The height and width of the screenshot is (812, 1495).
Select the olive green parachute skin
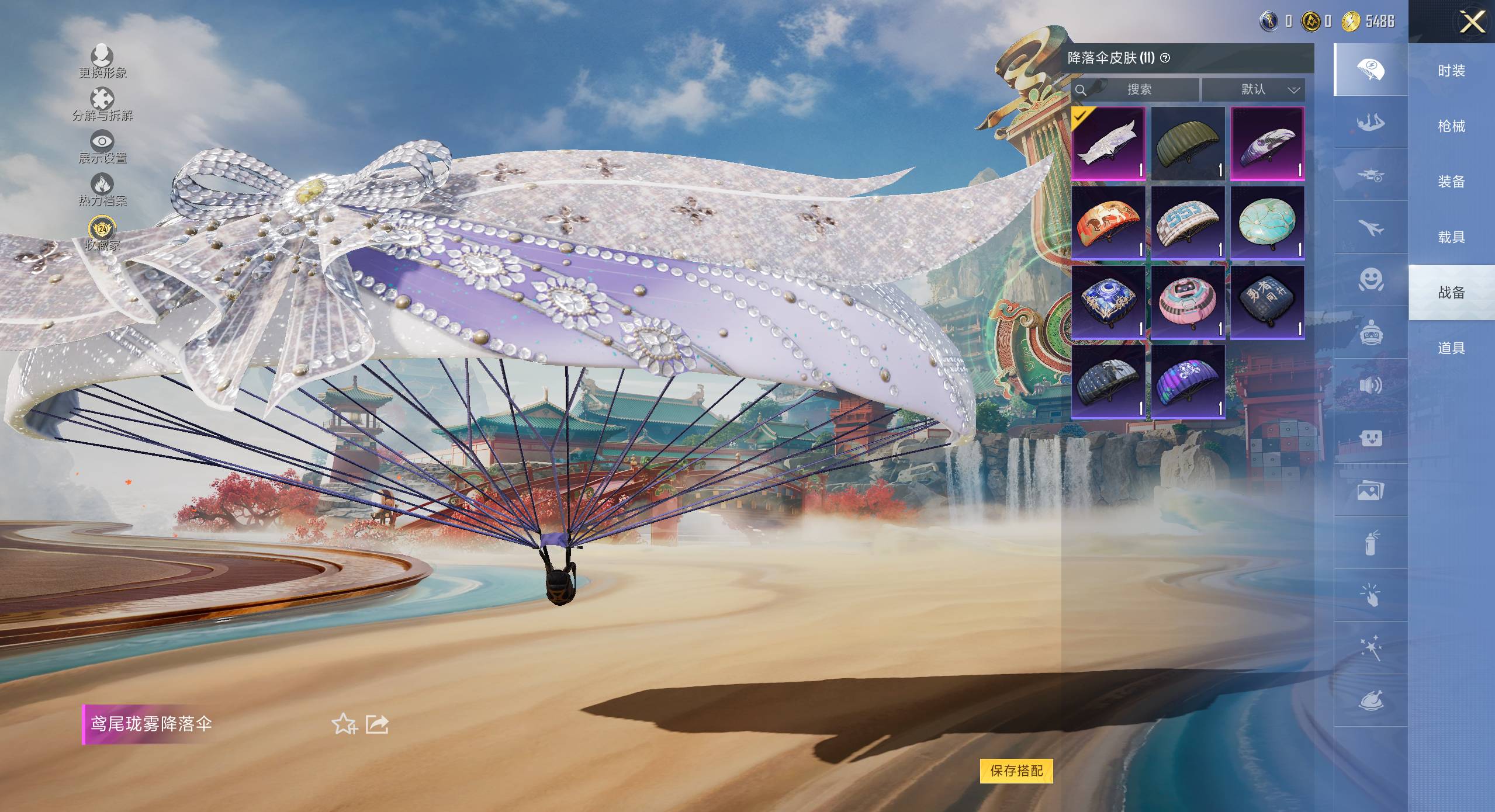click(1188, 144)
